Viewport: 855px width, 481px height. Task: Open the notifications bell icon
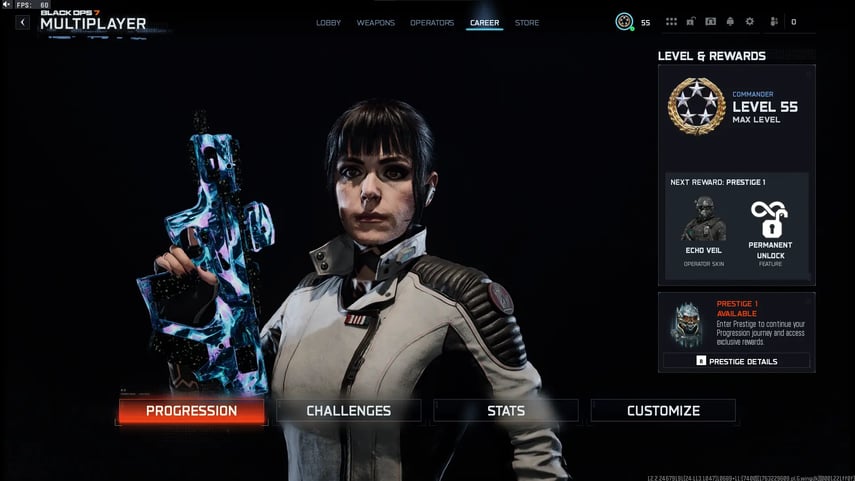point(730,21)
